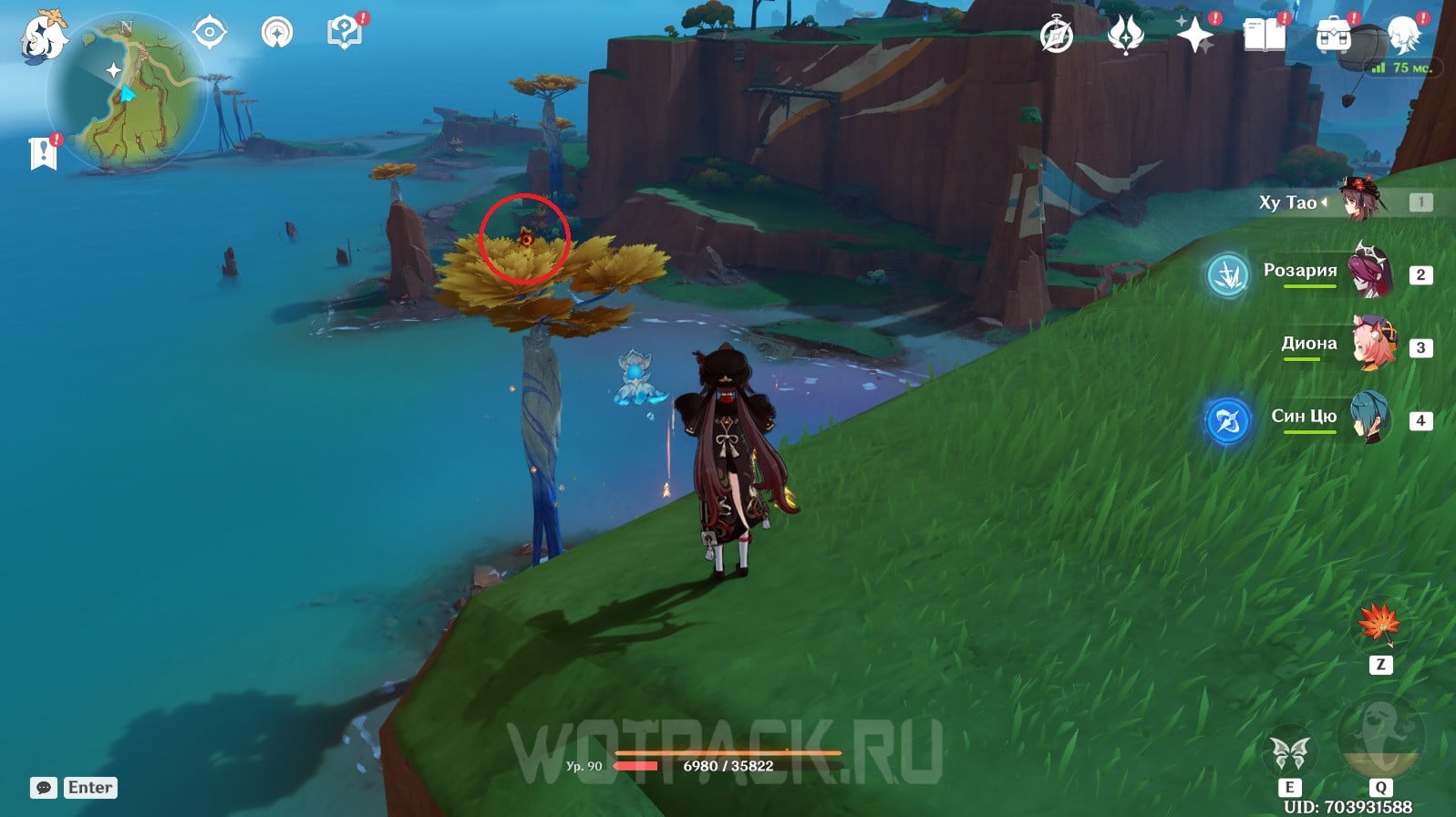Open the co-op mode icon

(x=276, y=34)
